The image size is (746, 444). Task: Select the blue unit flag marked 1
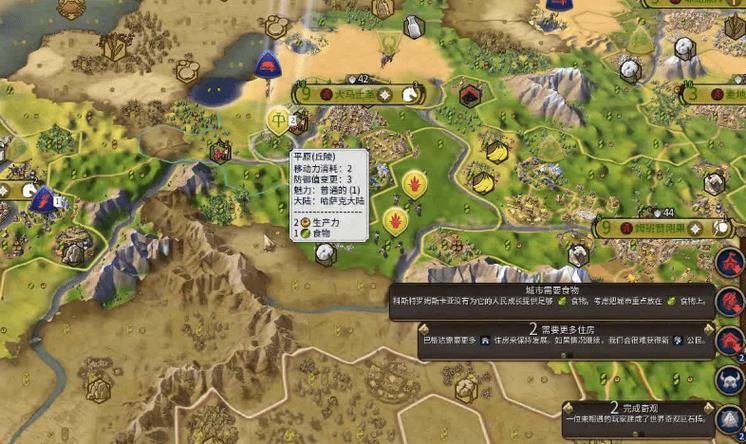pos(43,199)
